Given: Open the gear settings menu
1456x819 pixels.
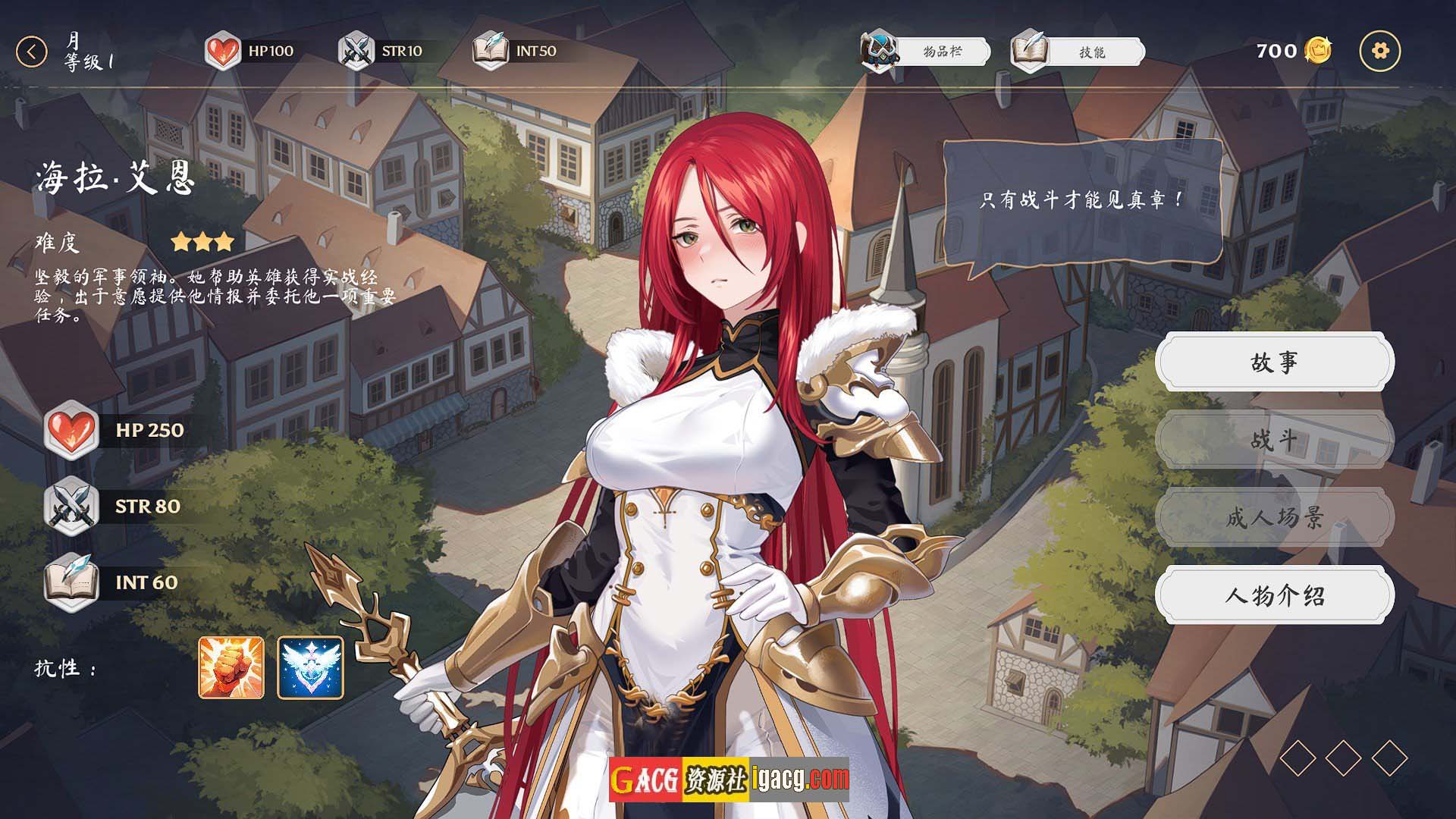Looking at the screenshot, I should tap(1380, 51).
